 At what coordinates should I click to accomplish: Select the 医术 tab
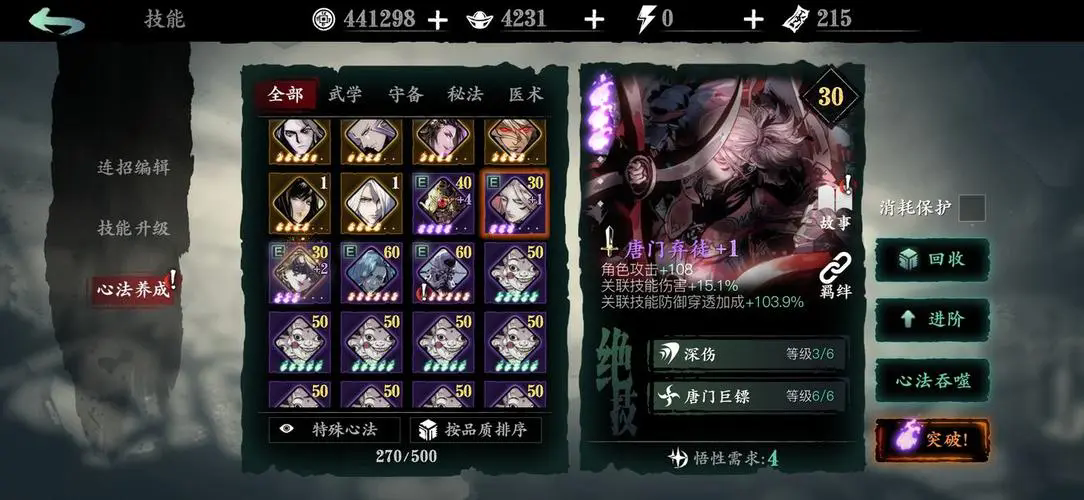[525, 95]
